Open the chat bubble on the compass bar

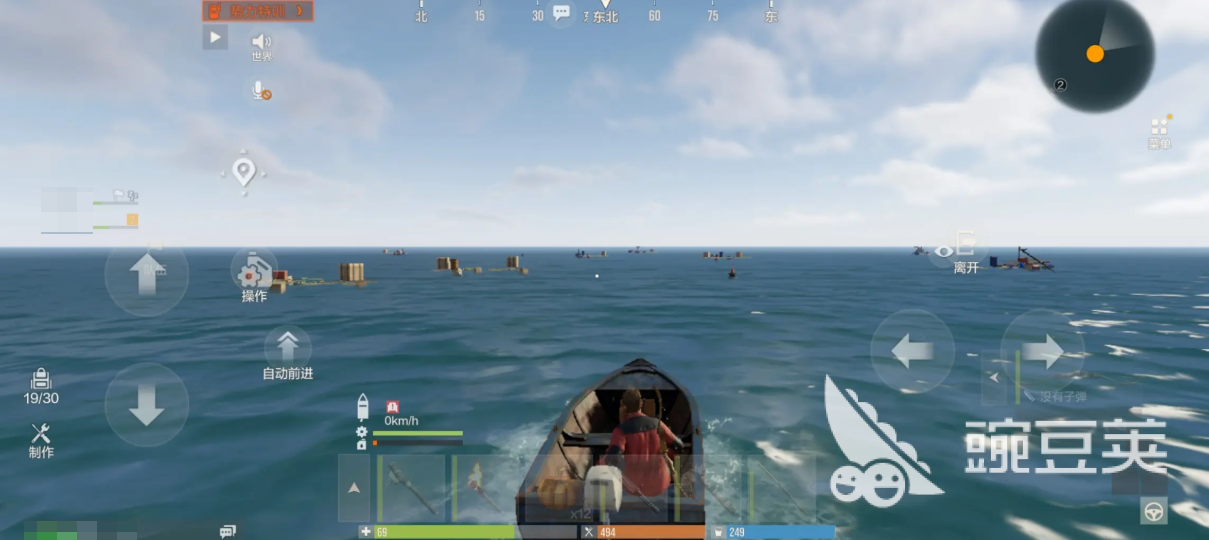561,13
